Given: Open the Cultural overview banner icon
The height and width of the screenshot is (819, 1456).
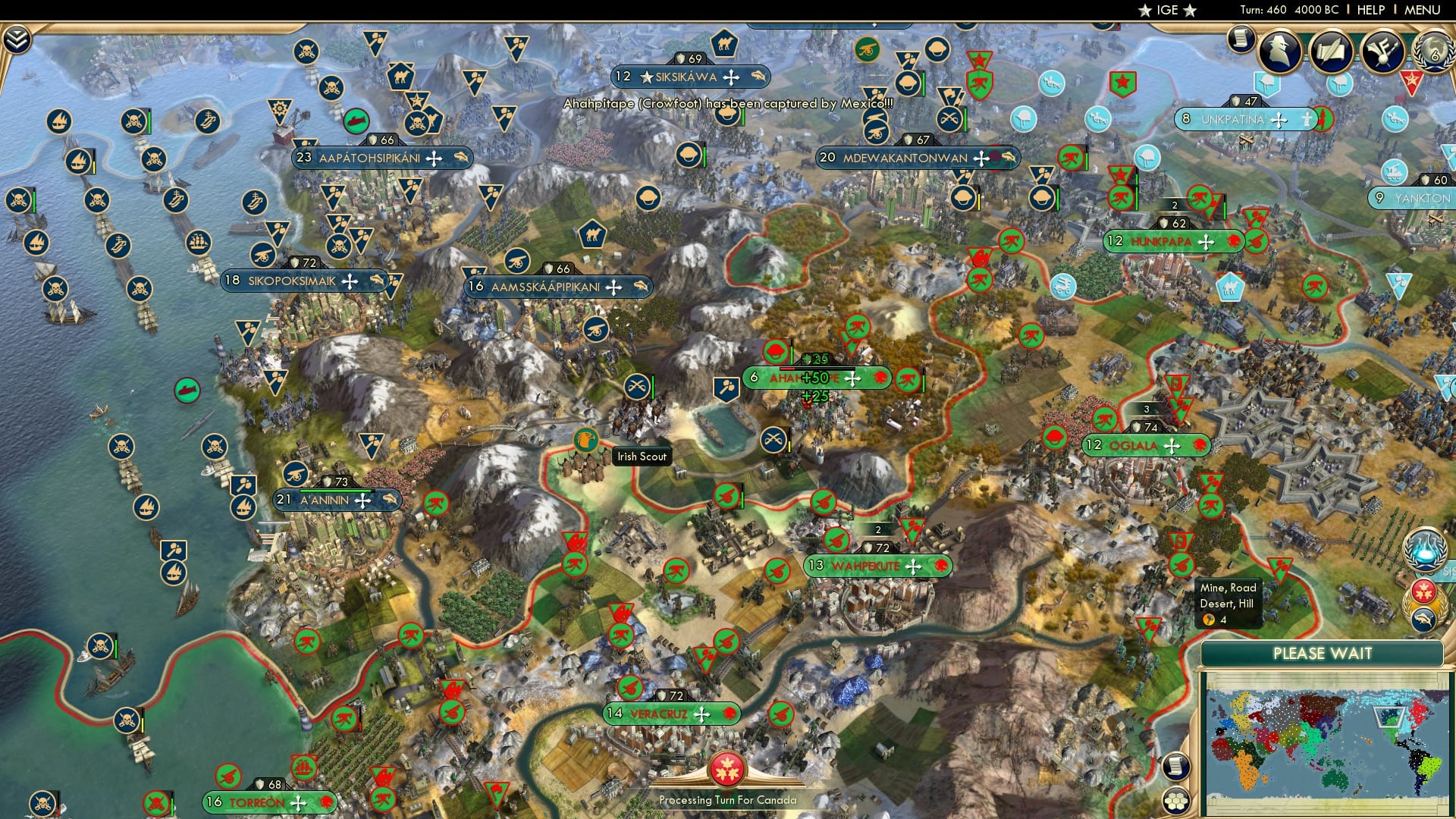Looking at the screenshot, I should coord(1382,52).
